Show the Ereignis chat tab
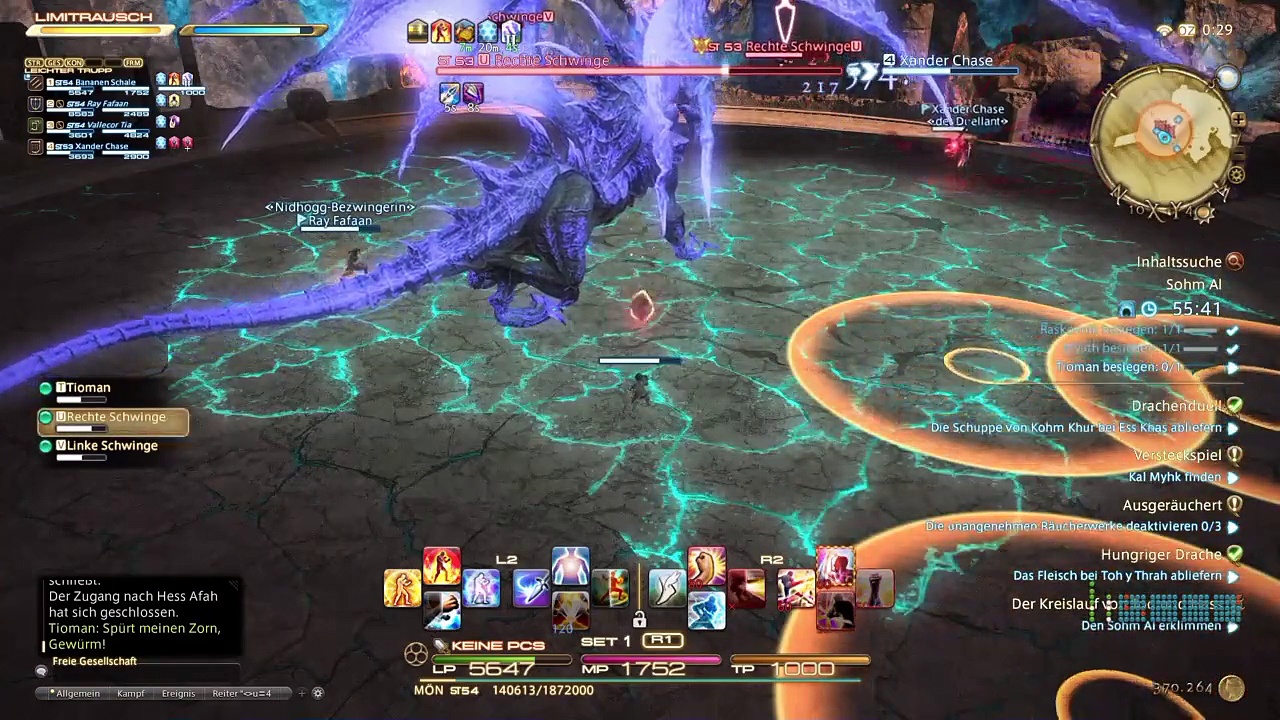Screen dimensions: 1280x720 click(178, 693)
